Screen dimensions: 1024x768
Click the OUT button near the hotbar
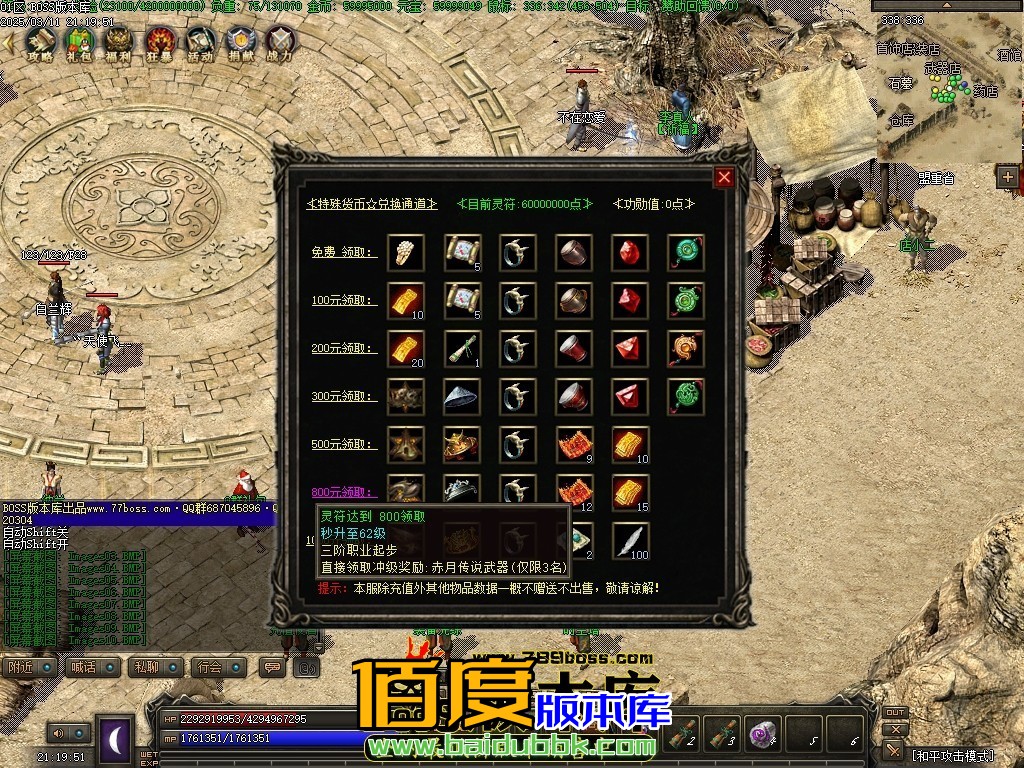pos(895,713)
